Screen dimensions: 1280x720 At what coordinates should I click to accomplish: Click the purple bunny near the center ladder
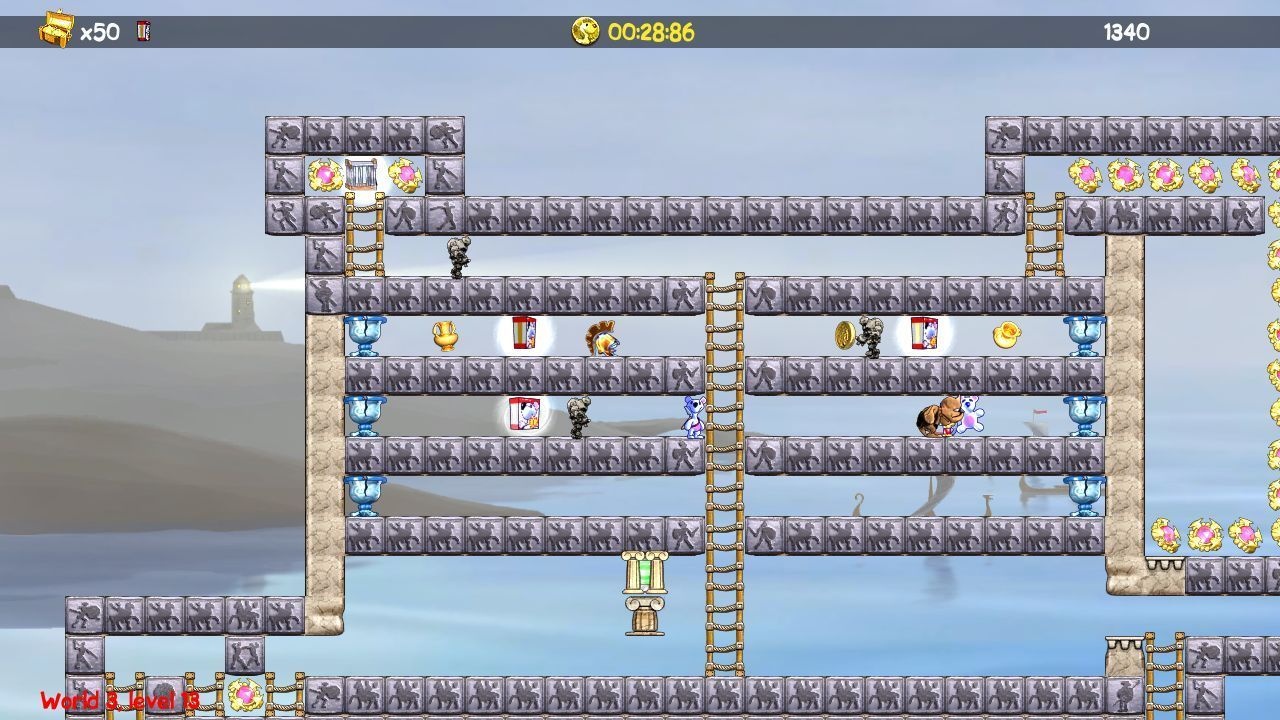(x=694, y=418)
